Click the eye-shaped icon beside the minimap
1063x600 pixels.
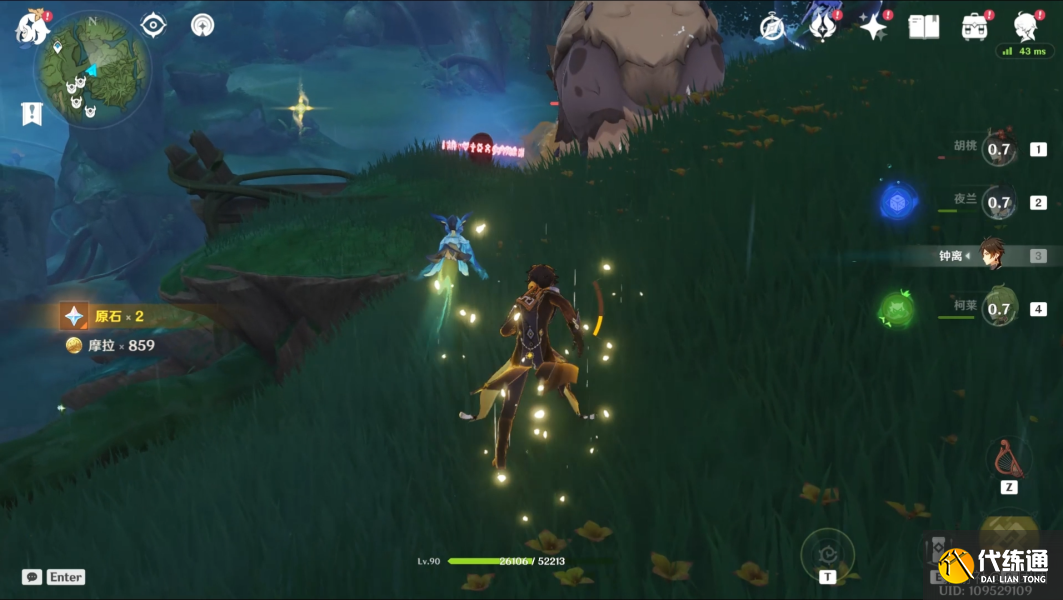pyautogui.click(x=153, y=25)
